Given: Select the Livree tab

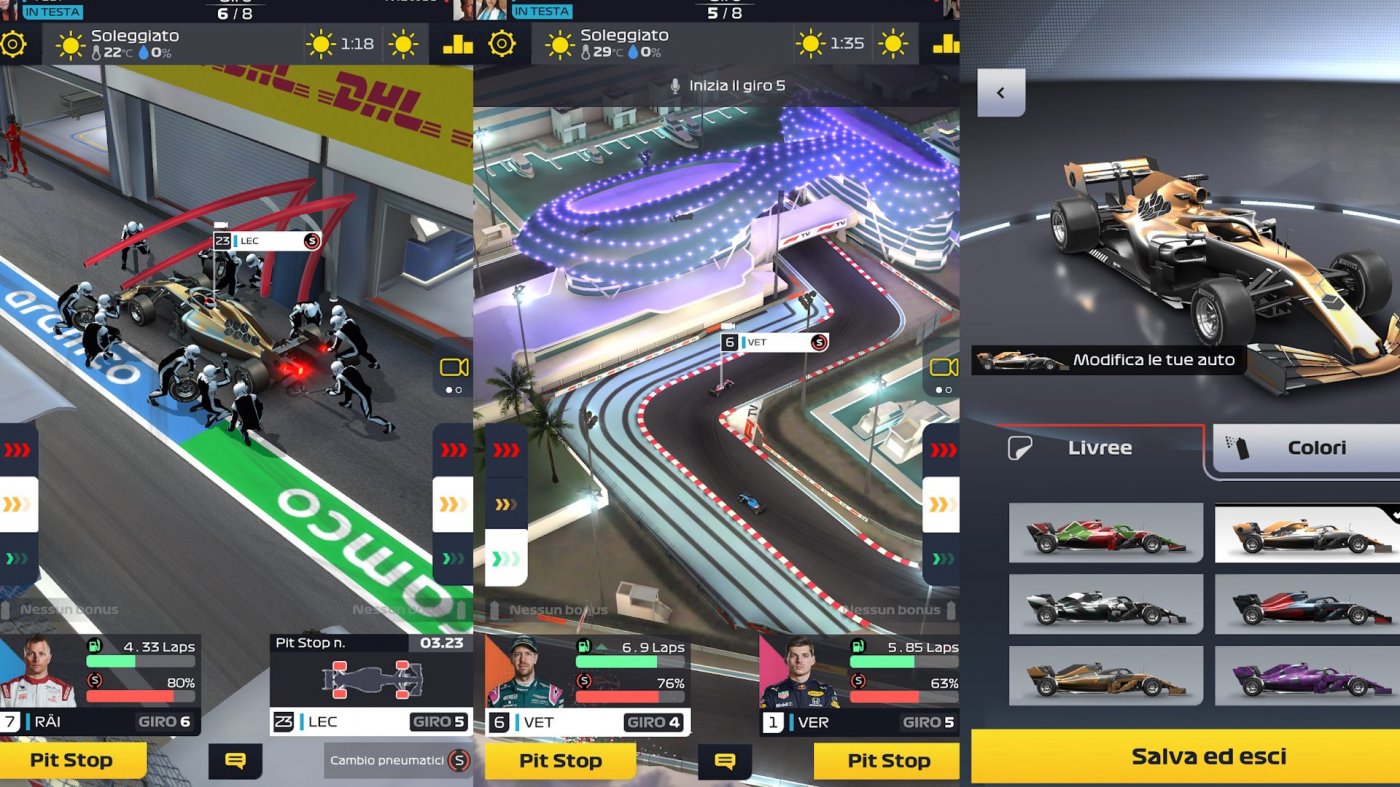Looking at the screenshot, I should coord(1100,447).
